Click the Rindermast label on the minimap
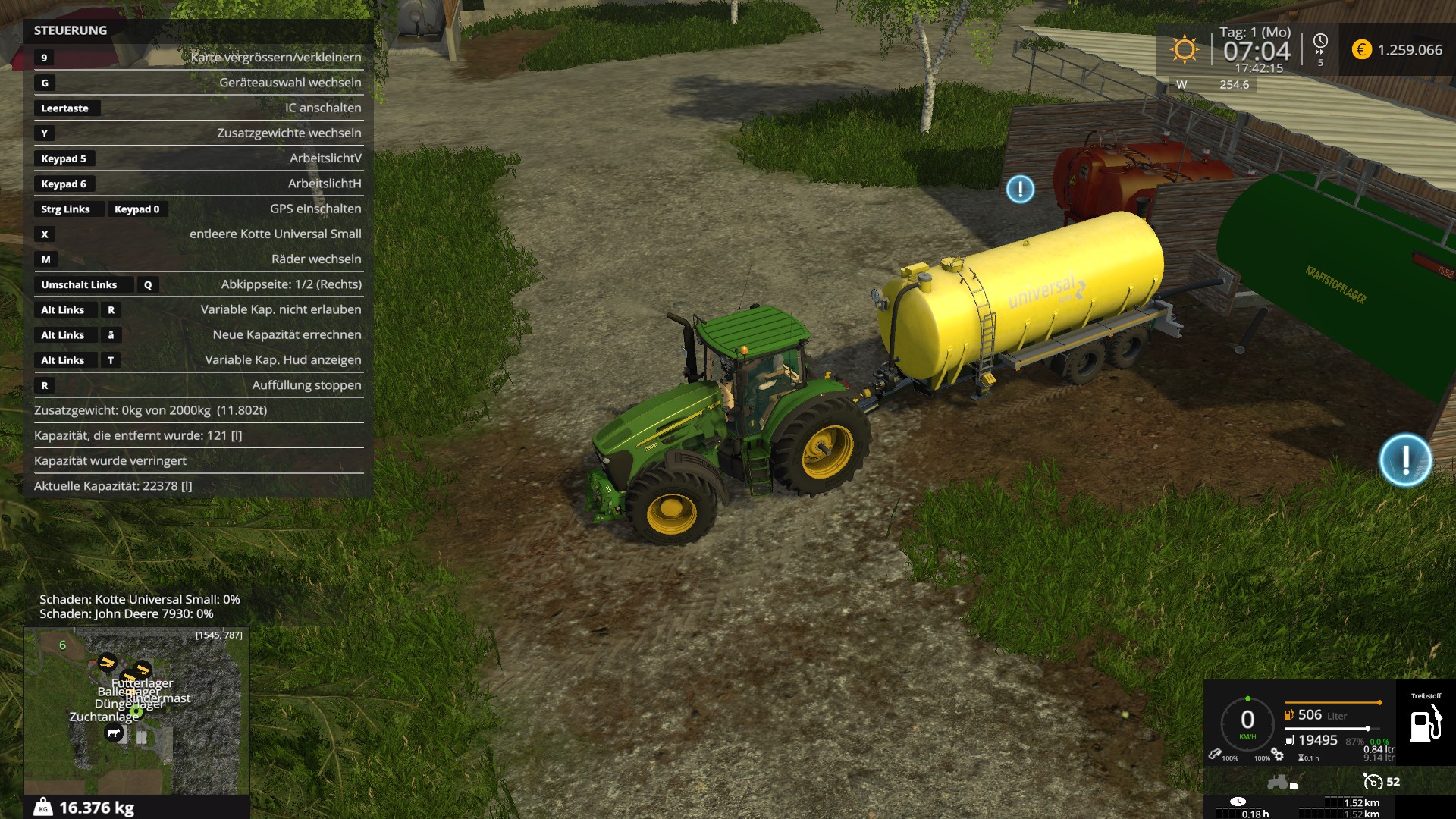 (159, 698)
